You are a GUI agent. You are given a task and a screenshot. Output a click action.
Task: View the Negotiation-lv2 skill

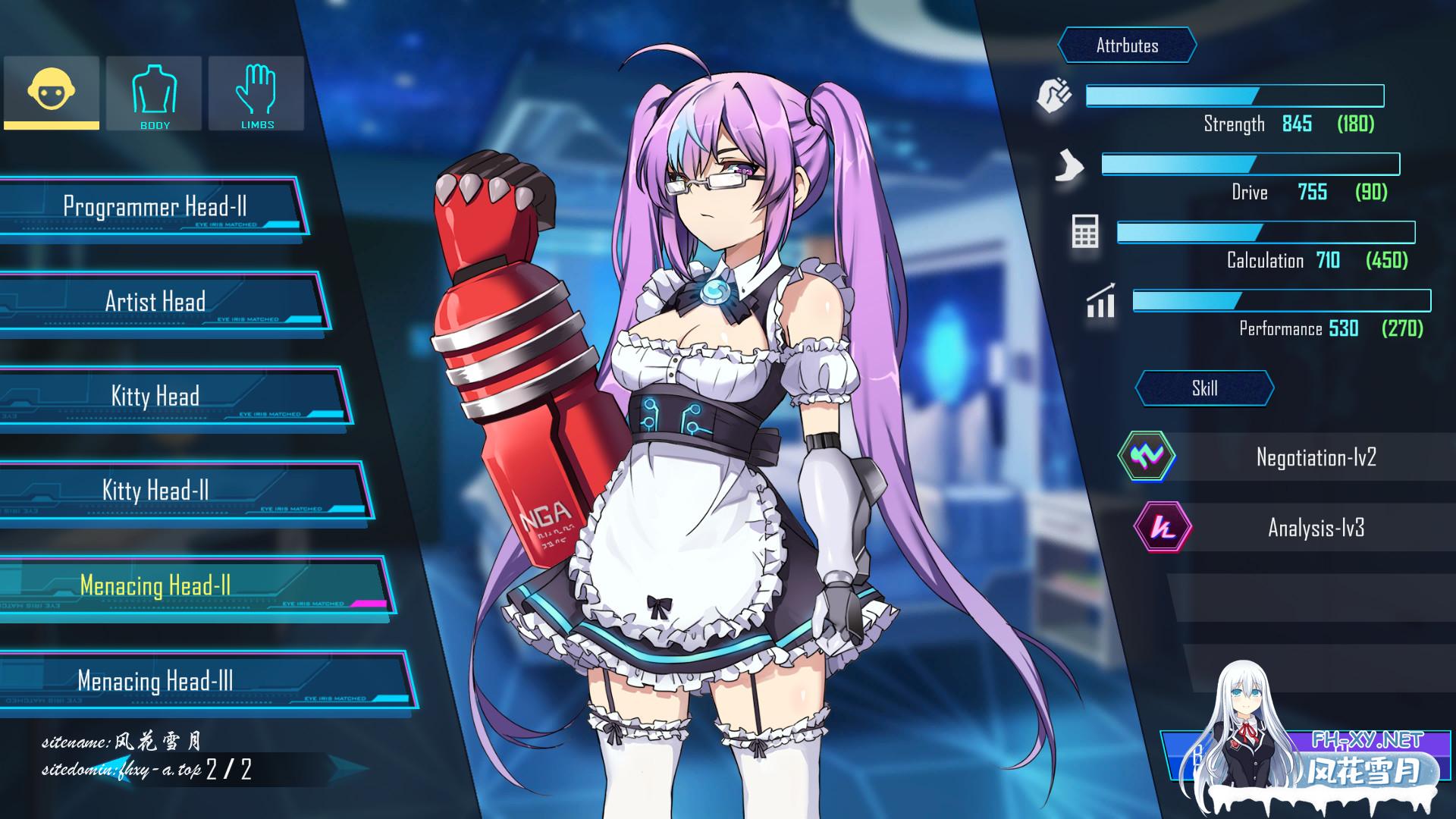pos(1316,457)
